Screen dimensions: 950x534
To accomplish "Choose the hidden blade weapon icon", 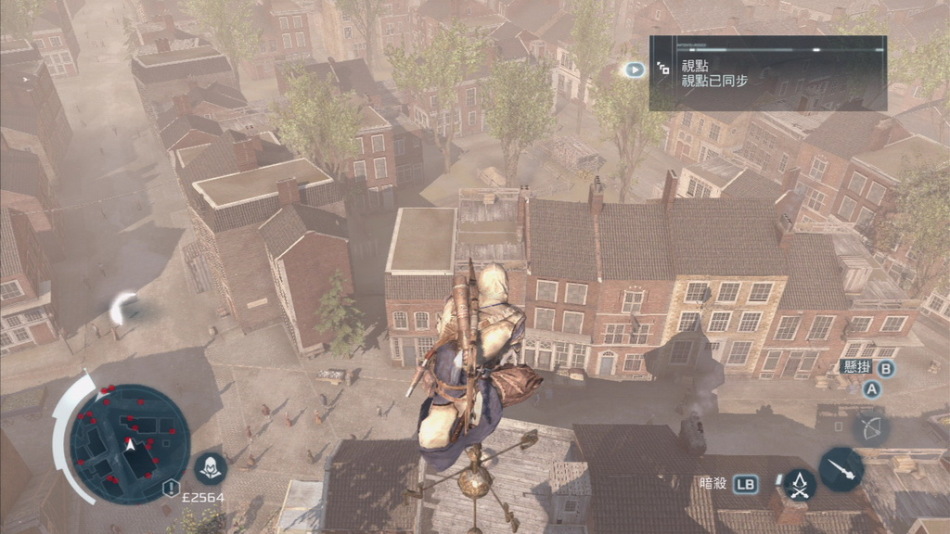I will pyautogui.click(x=841, y=468).
